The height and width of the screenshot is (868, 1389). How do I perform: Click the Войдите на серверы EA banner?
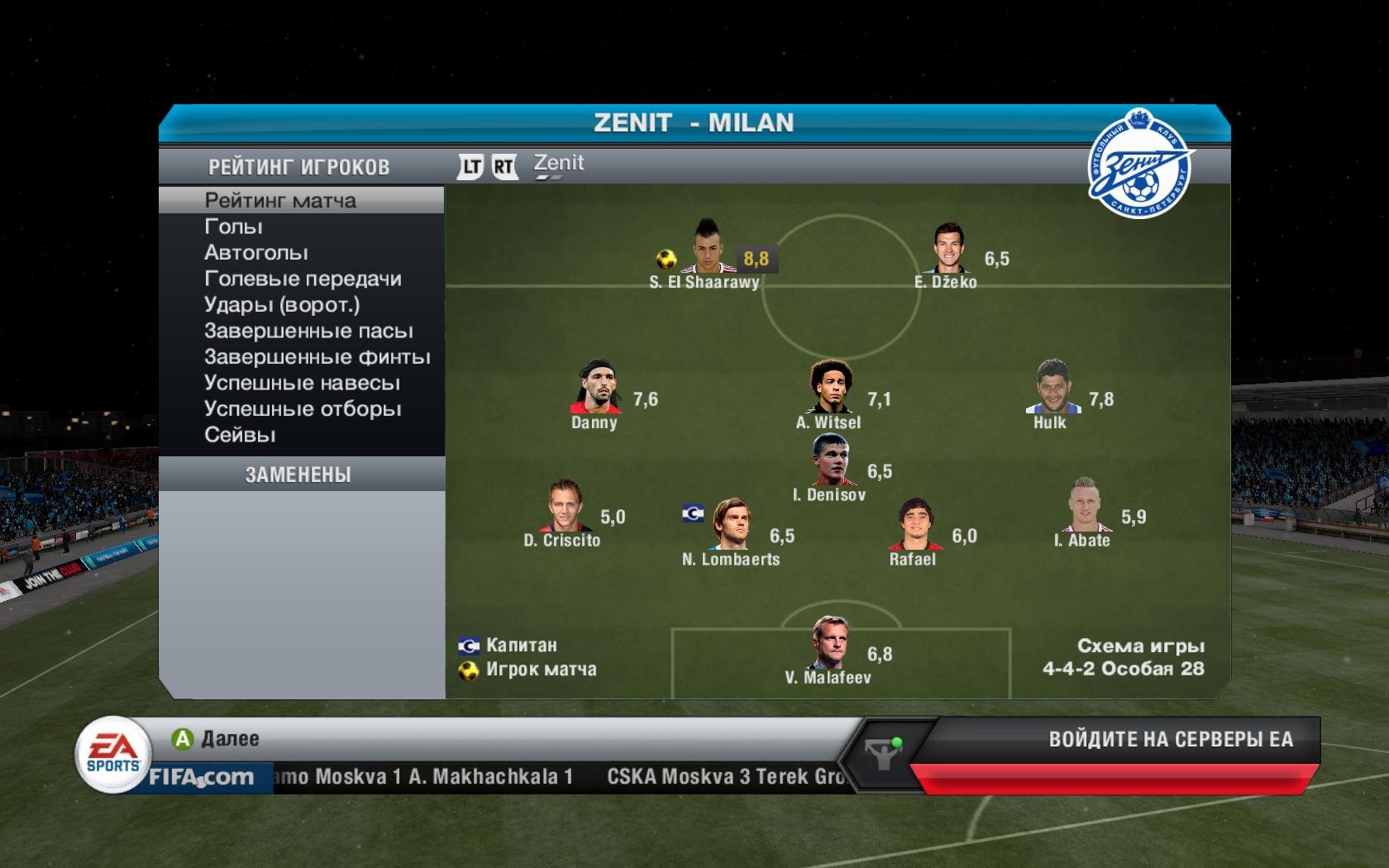coord(1170,739)
